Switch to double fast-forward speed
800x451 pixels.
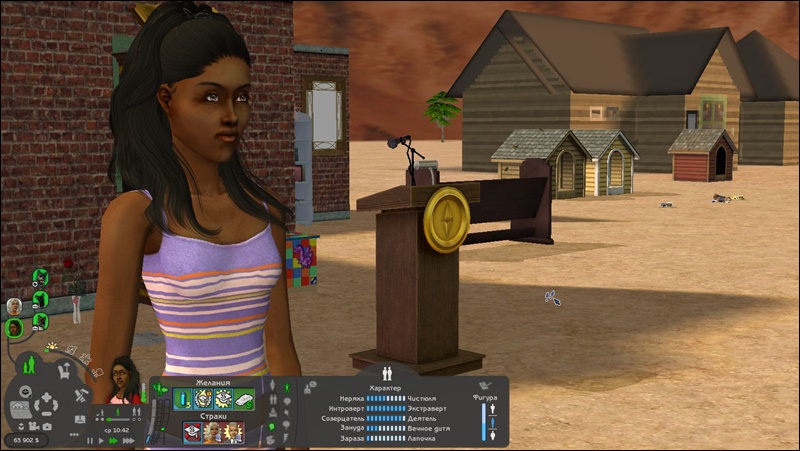[112, 440]
